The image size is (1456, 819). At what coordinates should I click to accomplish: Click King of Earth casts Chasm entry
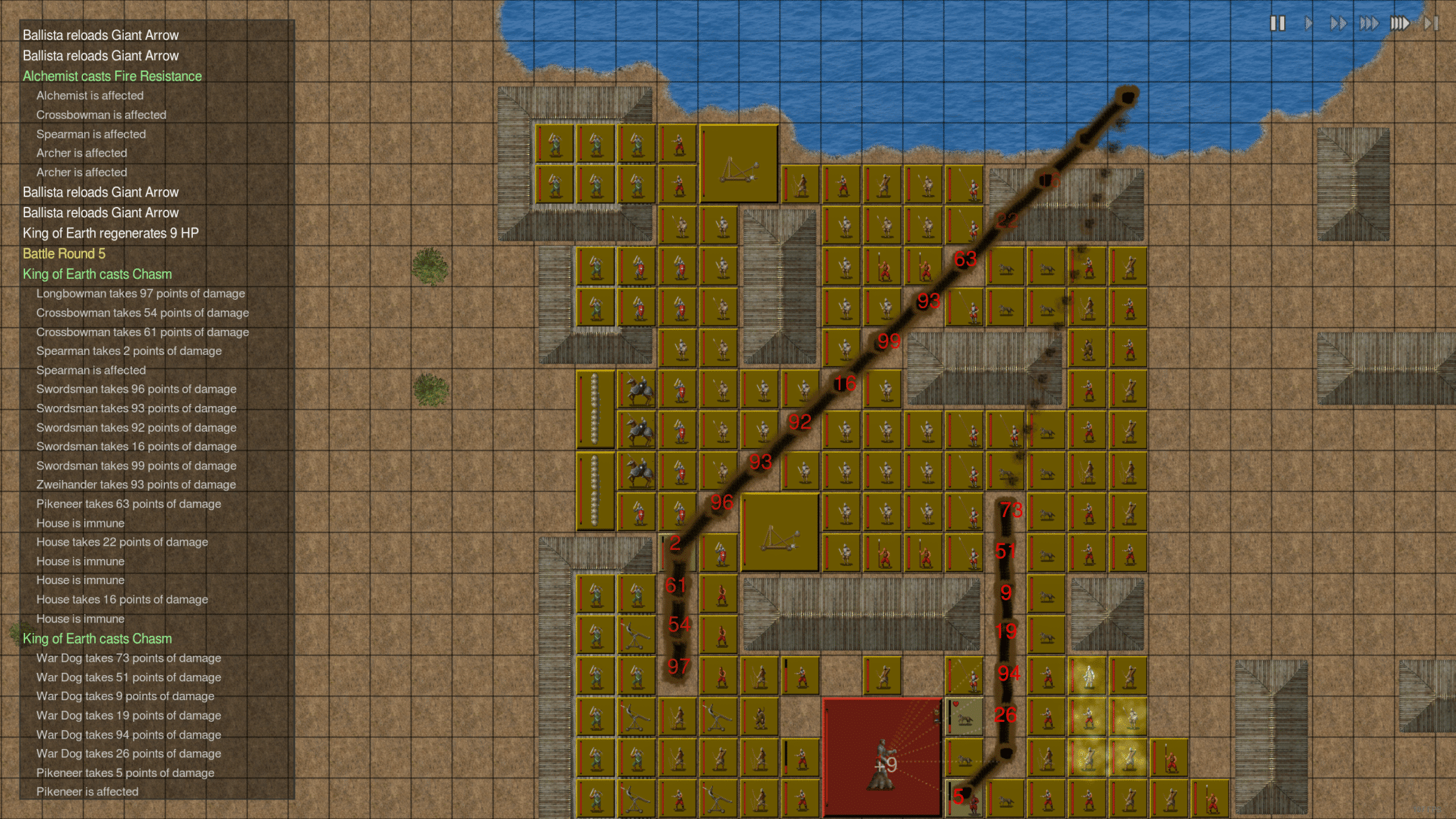[x=97, y=274]
